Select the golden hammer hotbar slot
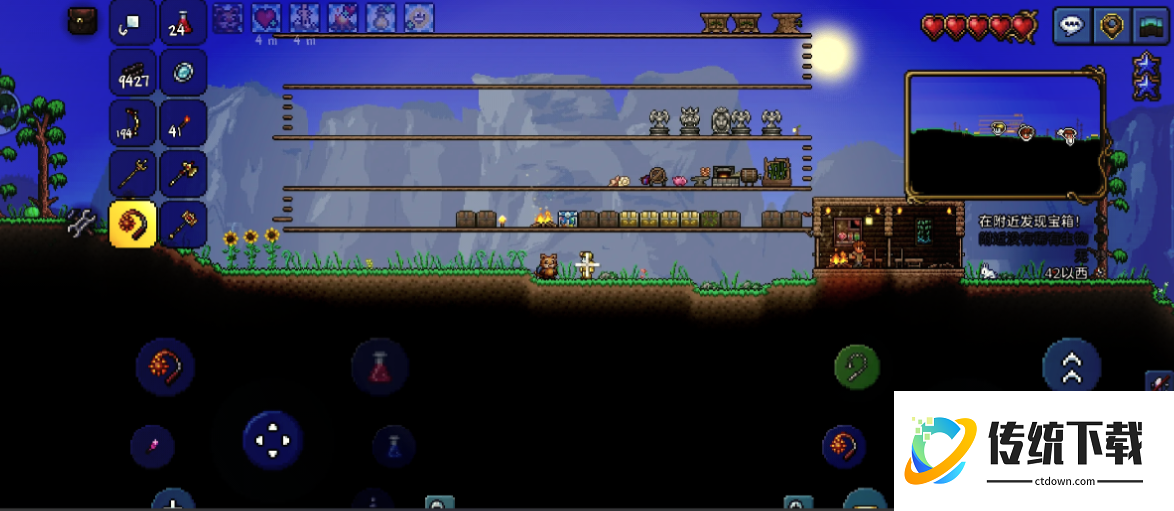Screen dimensions: 1174x511 click(x=183, y=222)
